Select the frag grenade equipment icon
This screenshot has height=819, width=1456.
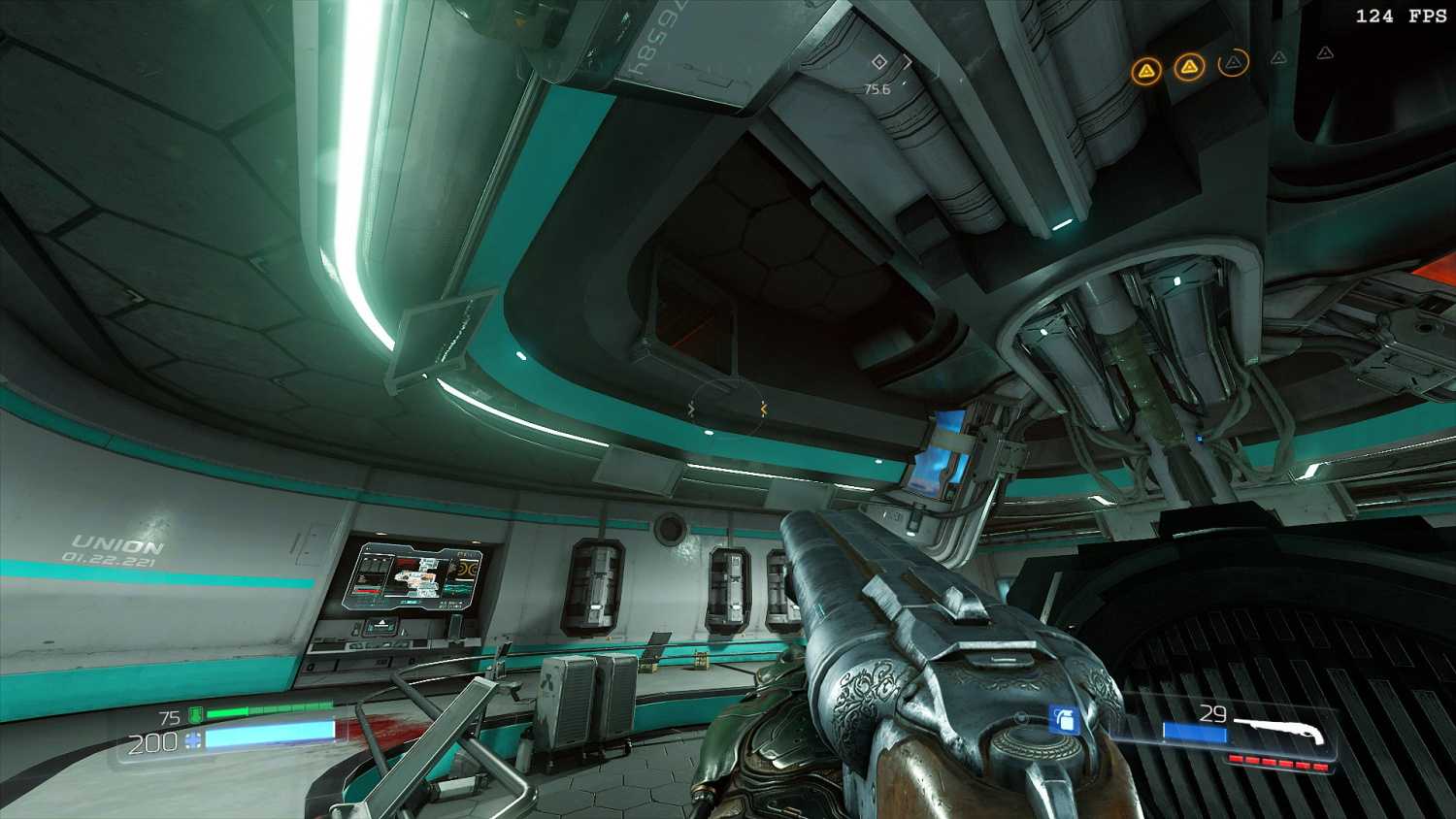(1065, 720)
